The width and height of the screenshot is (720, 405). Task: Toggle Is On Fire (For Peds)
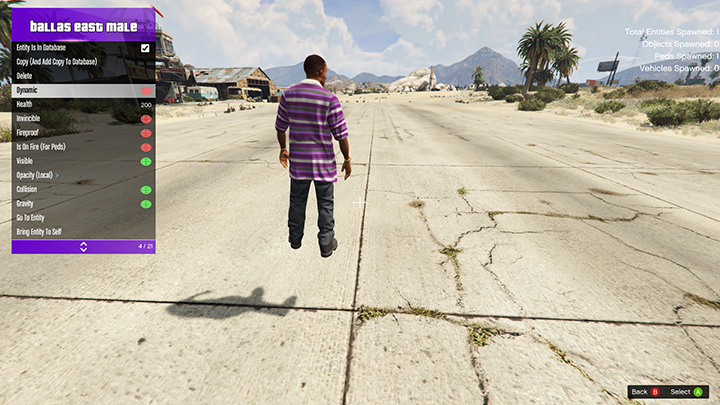tap(145, 147)
